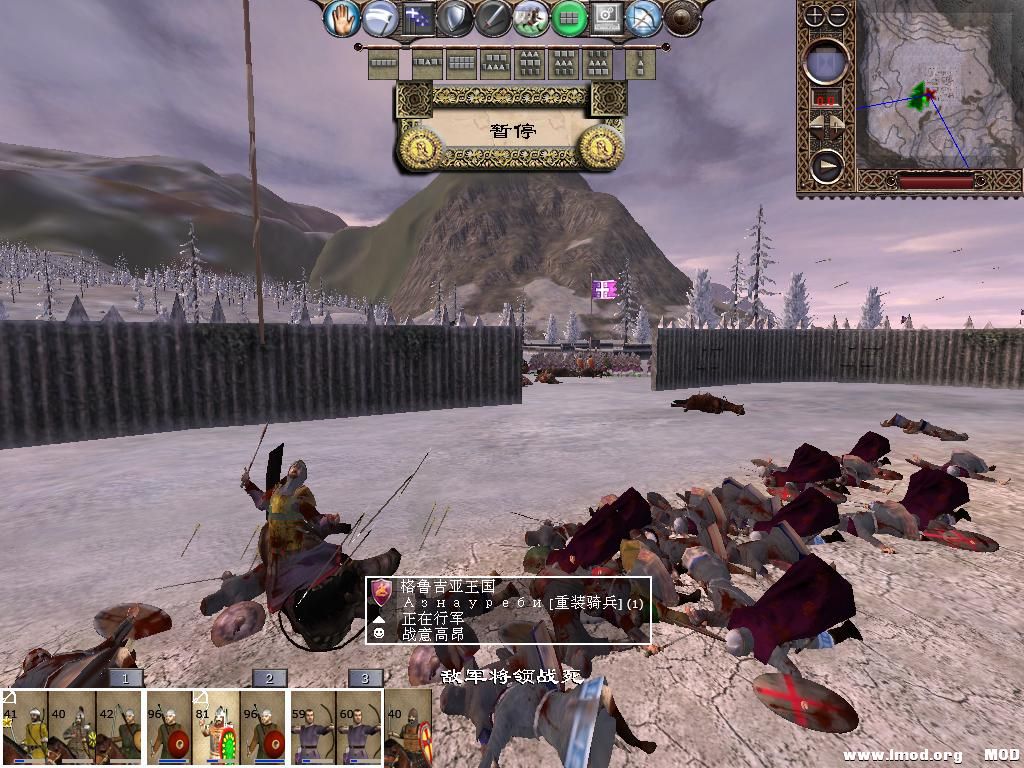Toggle the bow fire-at-will icon

click(645, 18)
